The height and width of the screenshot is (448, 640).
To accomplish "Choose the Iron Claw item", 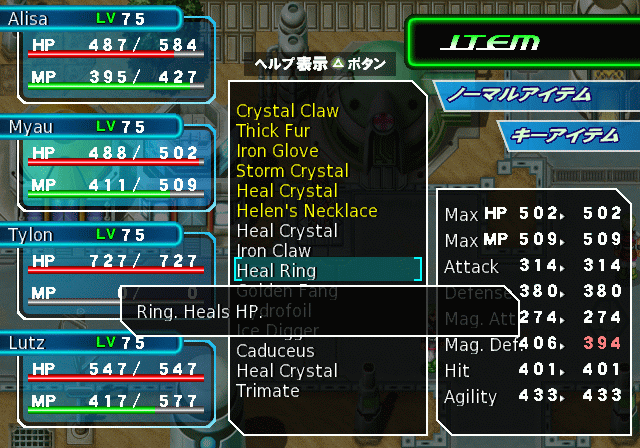I will 273,251.
